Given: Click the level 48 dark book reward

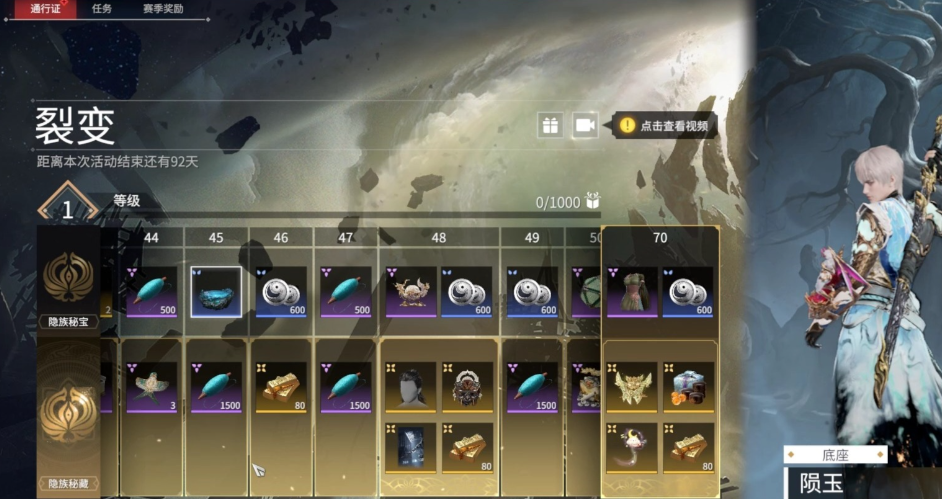Looking at the screenshot, I should pos(410,448).
